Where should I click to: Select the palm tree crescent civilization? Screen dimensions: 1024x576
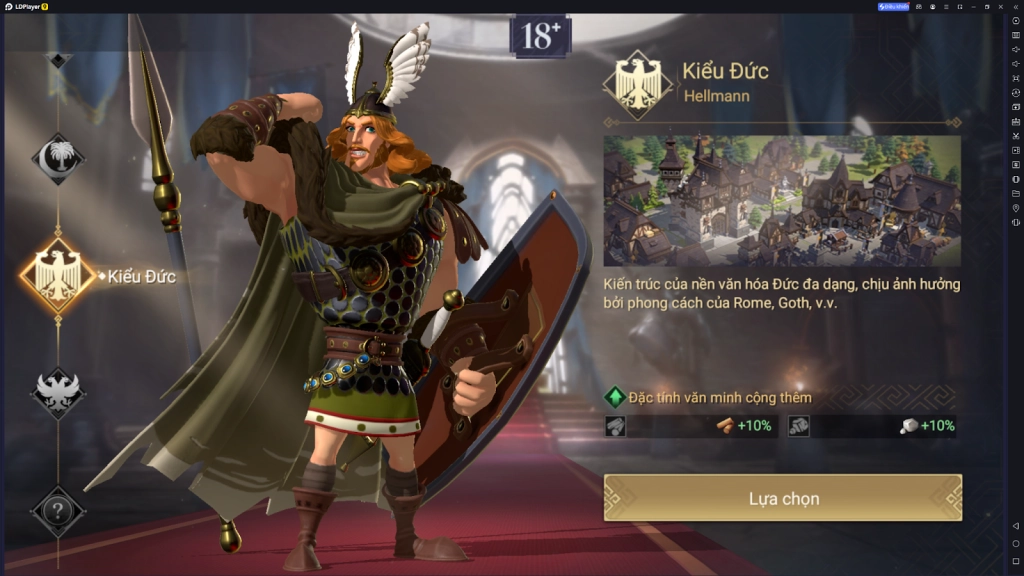[x=58, y=159]
